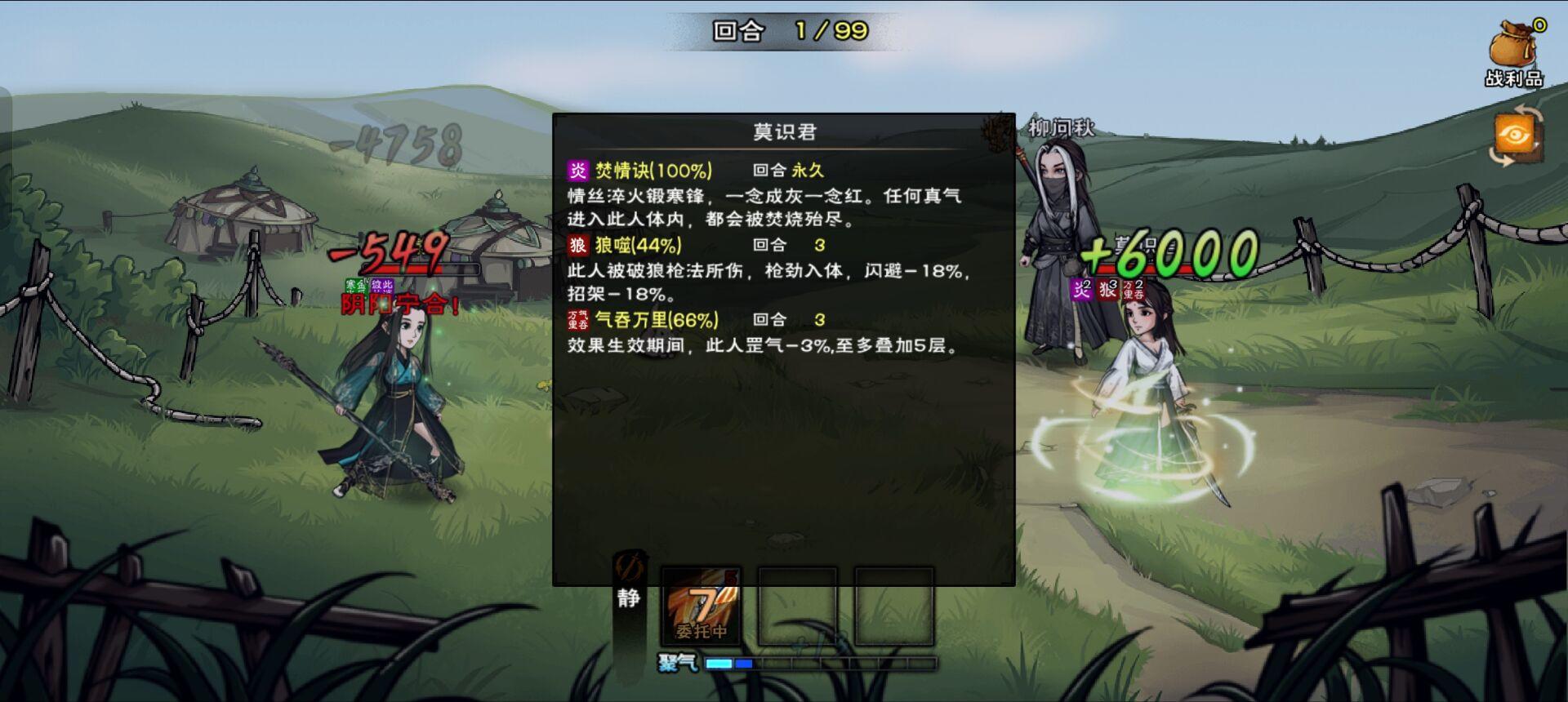Select the 回合 1/99 turn counter
The height and width of the screenshot is (702, 1568).
(x=784, y=29)
